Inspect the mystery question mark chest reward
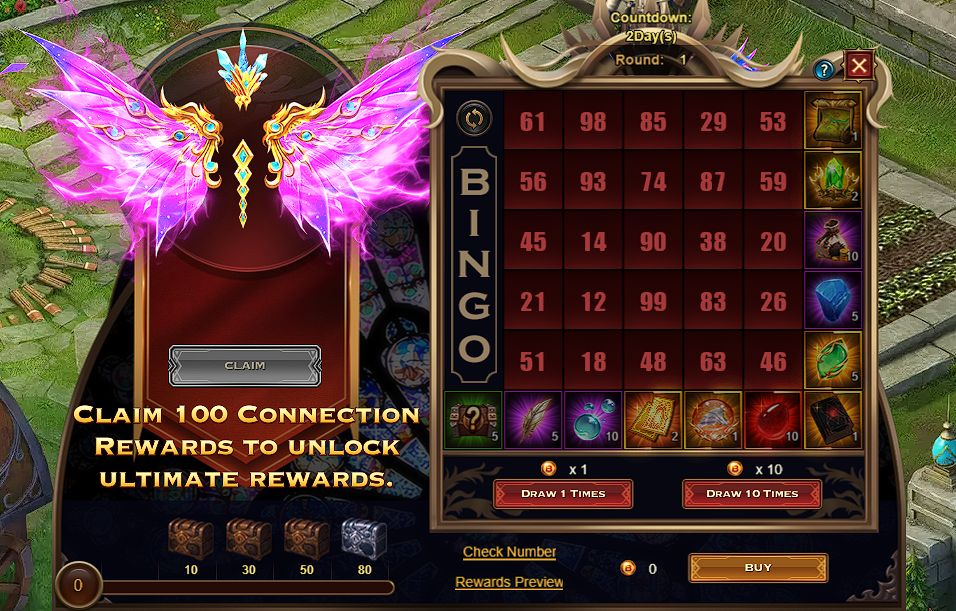Image resolution: width=956 pixels, height=611 pixels. pyautogui.click(x=473, y=419)
